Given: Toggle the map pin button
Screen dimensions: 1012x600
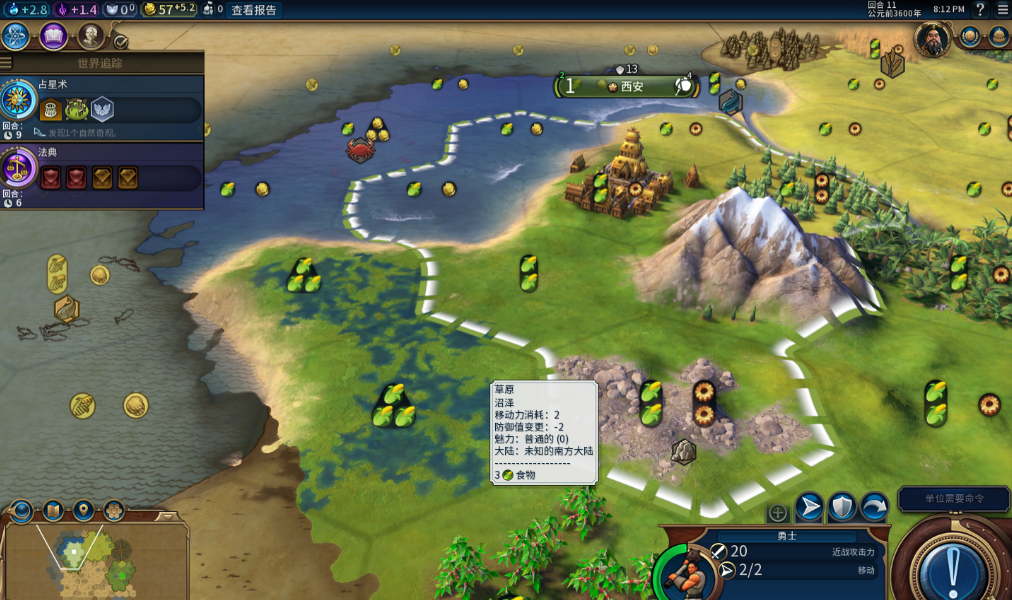Looking at the screenshot, I should coord(83,512).
